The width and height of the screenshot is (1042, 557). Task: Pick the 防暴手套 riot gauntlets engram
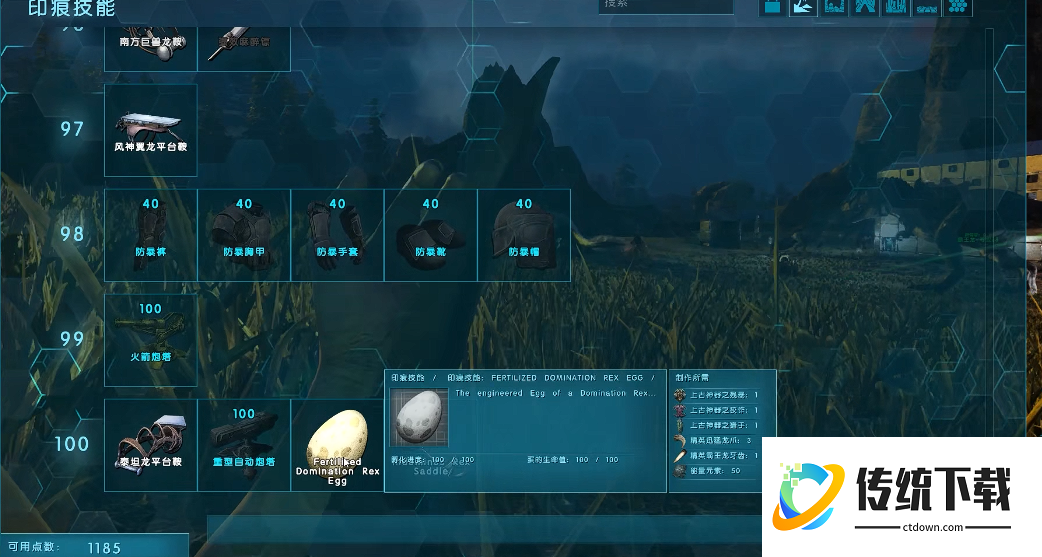coord(337,235)
